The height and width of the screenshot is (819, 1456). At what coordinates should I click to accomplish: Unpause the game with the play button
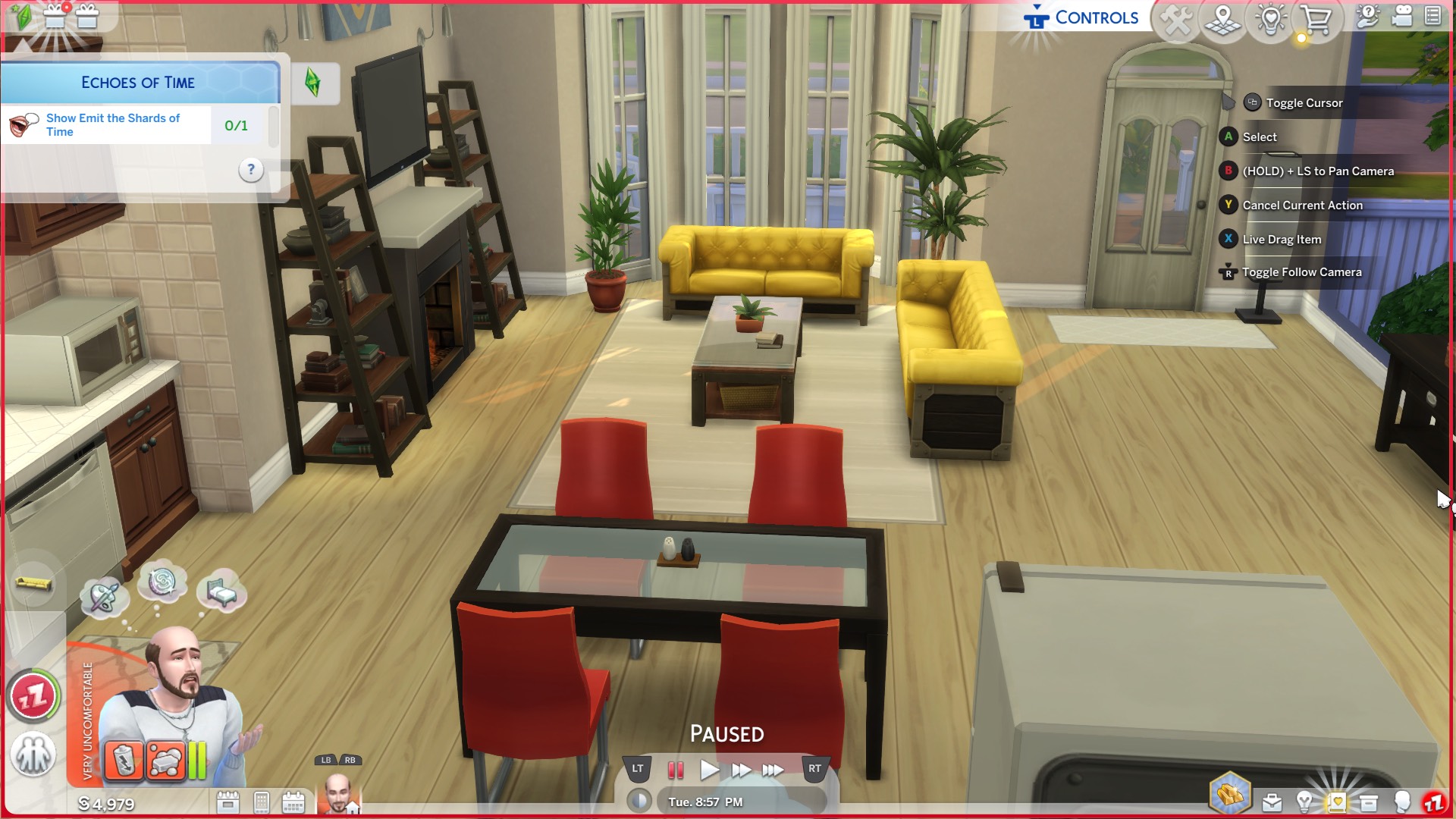click(709, 768)
